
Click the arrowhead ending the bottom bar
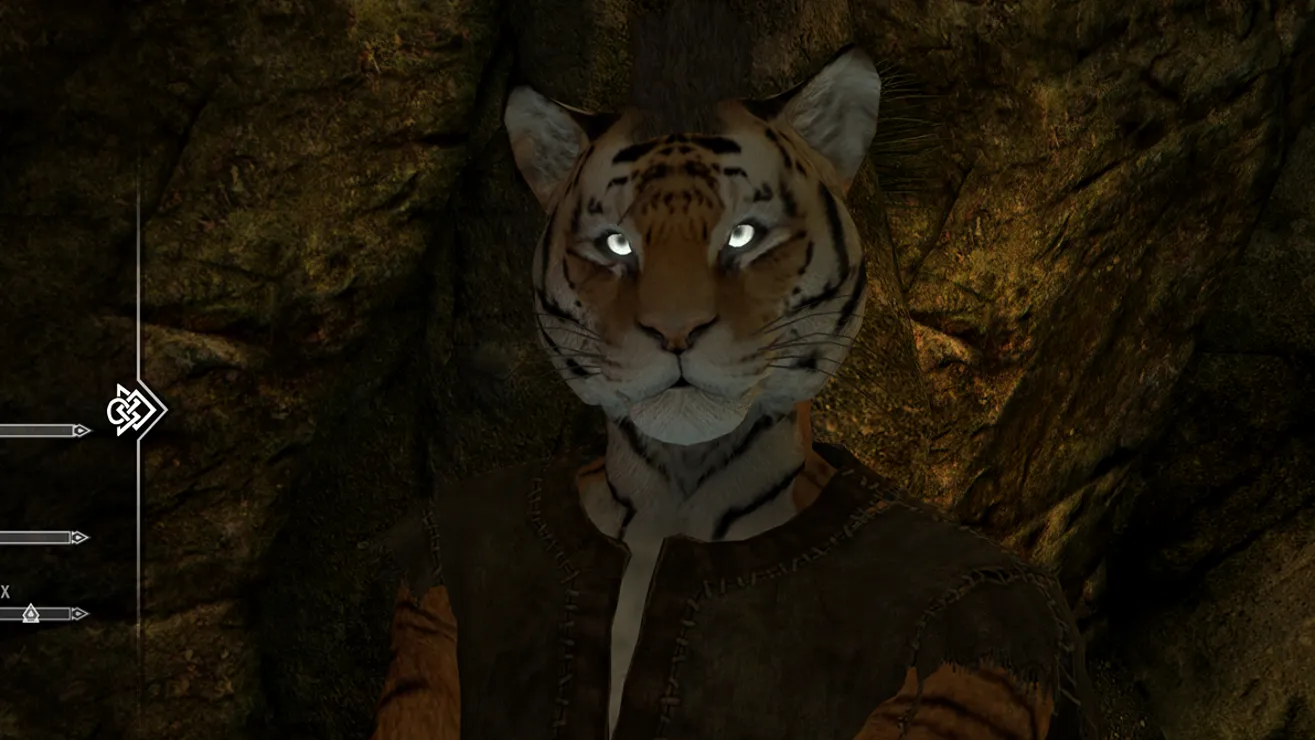(x=80, y=613)
